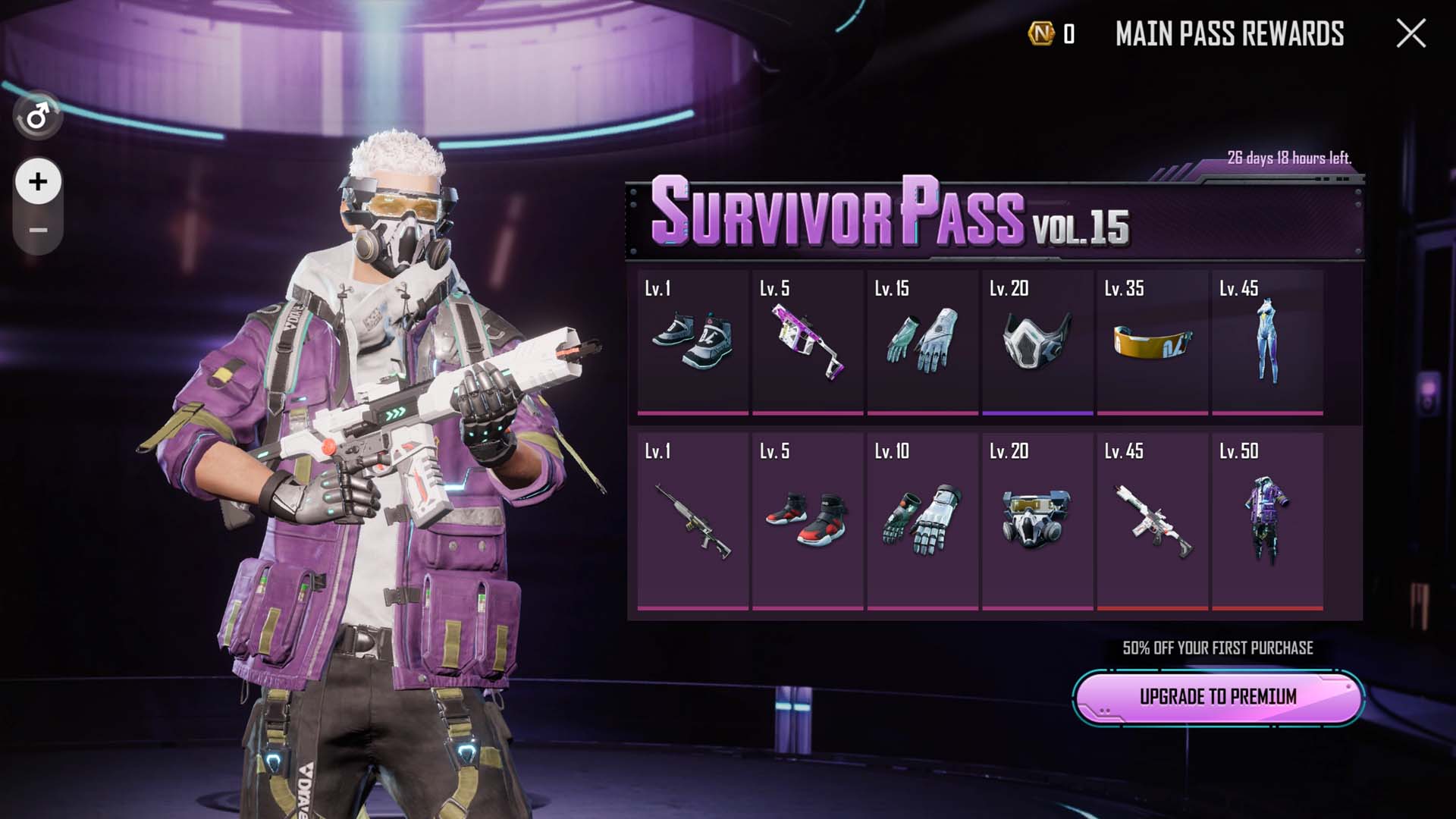Preview the Lv. 5 purple SMG skin
The image size is (1456, 819).
808,343
